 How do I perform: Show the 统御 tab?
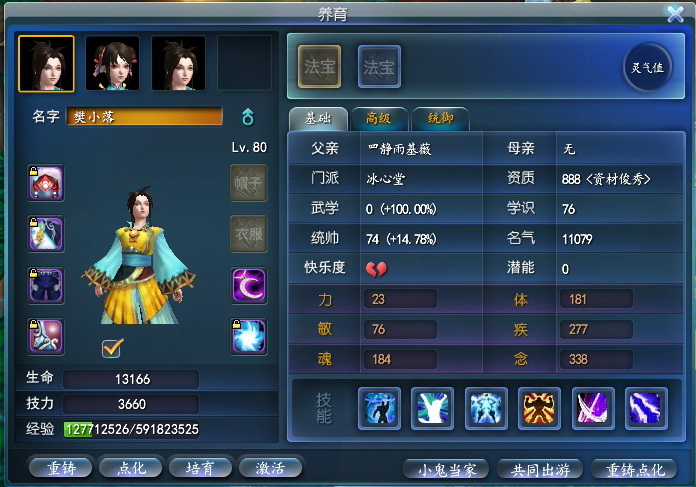(x=440, y=119)
